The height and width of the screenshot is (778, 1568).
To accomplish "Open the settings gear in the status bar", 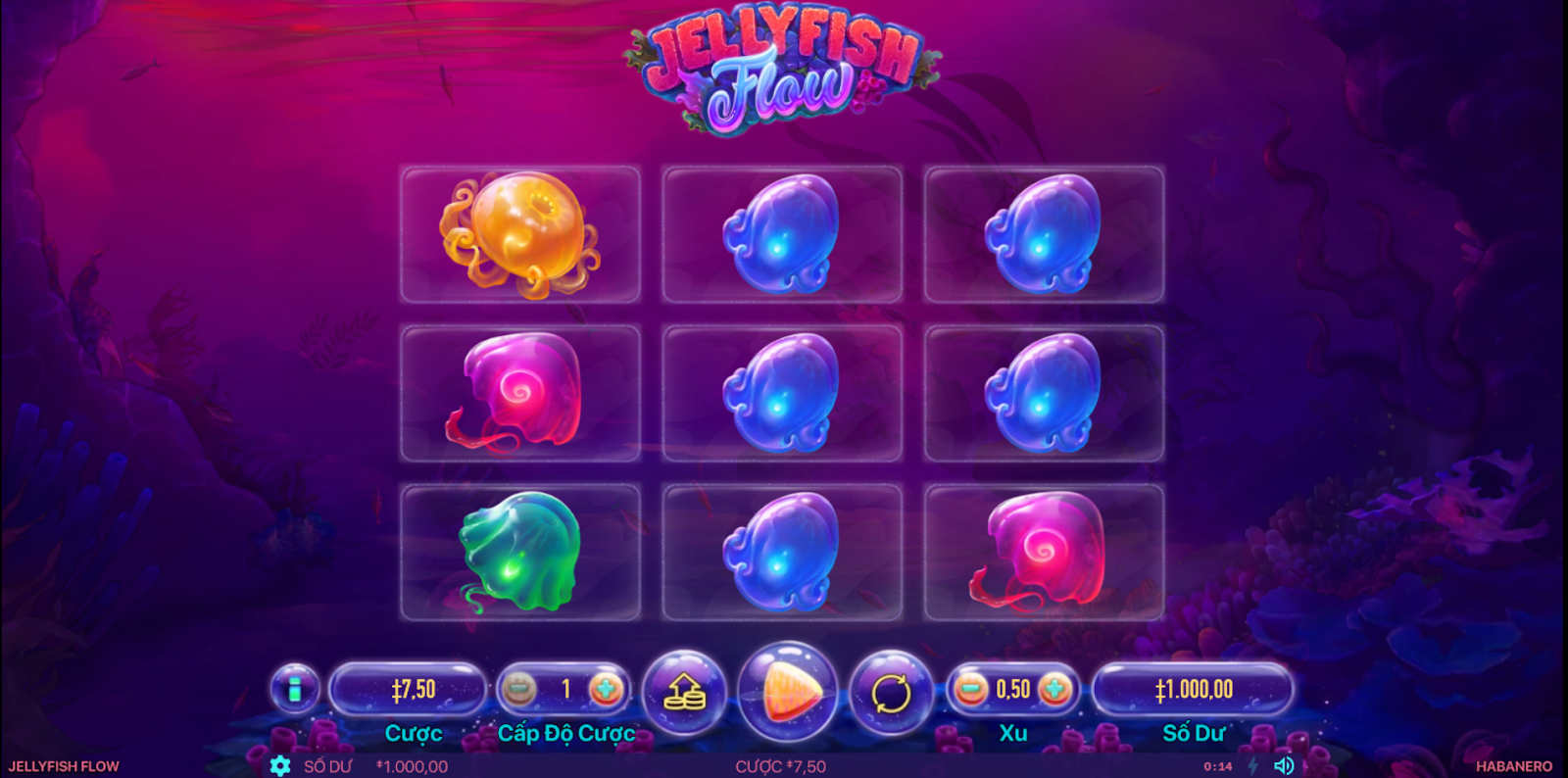I will pos(278,766).
